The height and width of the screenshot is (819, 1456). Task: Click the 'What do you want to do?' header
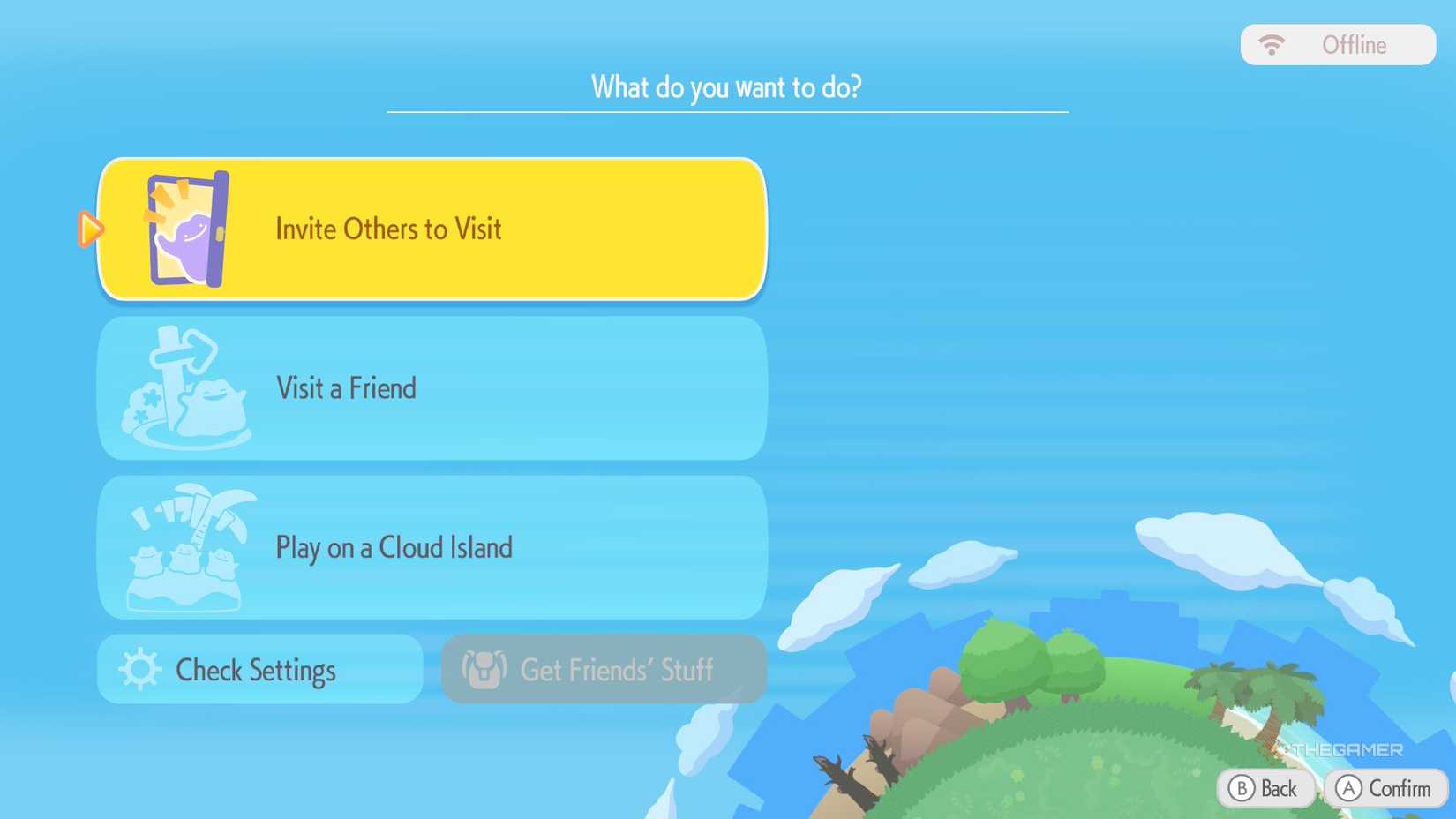pyautogui.click(x=727, y=87)
